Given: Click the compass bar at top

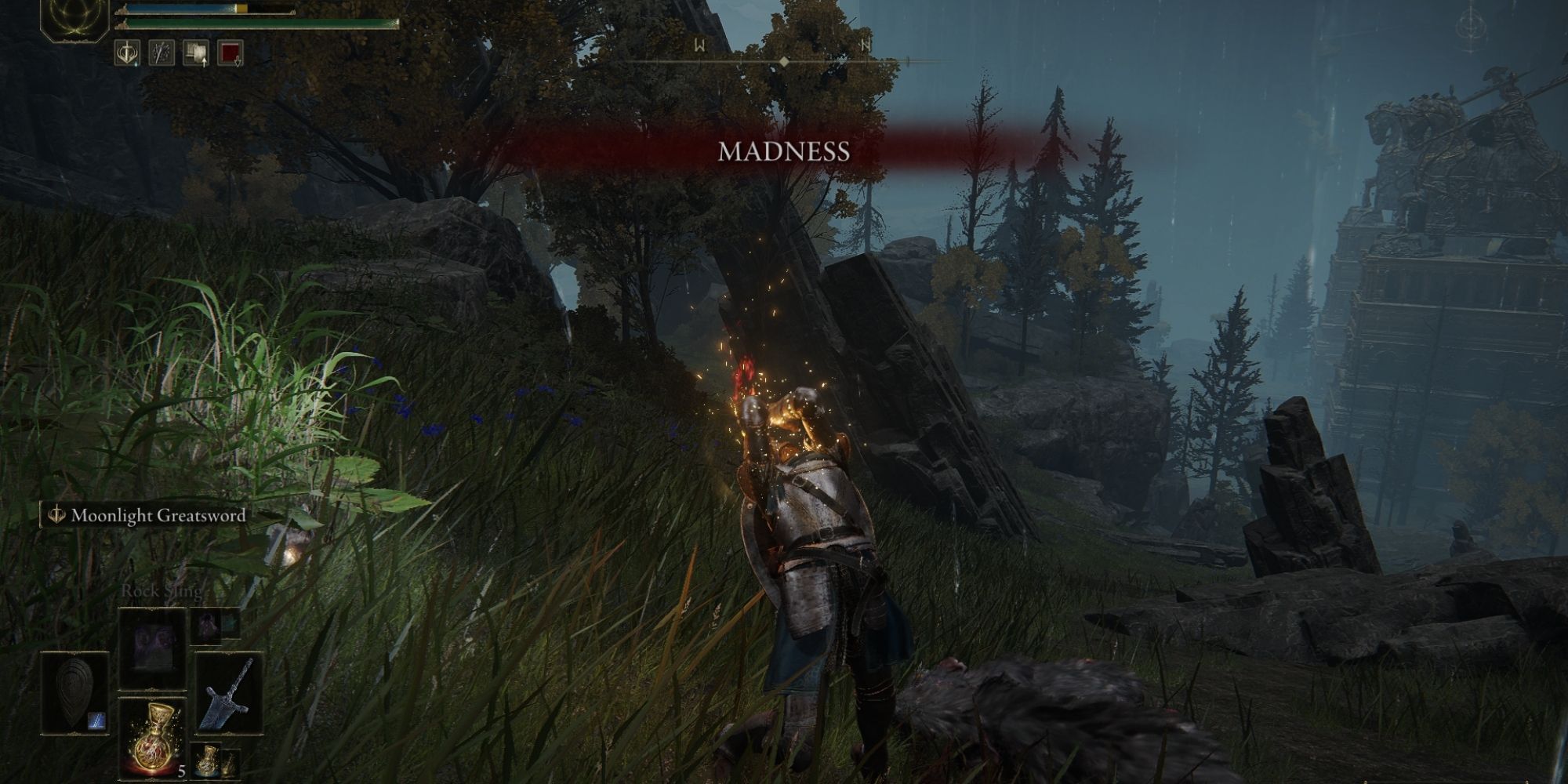Looking at the screenshot, I should click(x=783, y=61).
